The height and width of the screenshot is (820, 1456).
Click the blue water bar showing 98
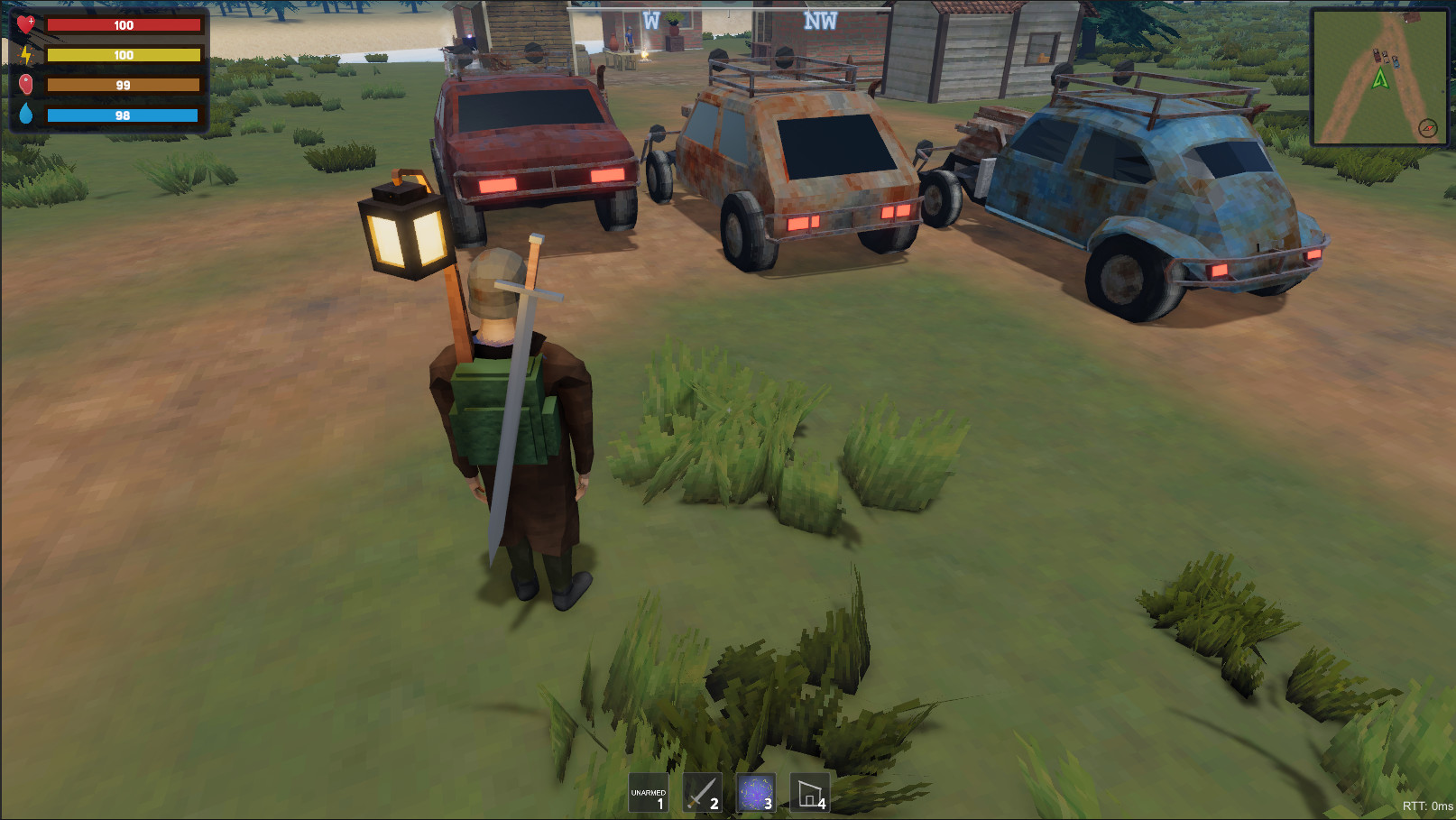click(x=124, y=115)
